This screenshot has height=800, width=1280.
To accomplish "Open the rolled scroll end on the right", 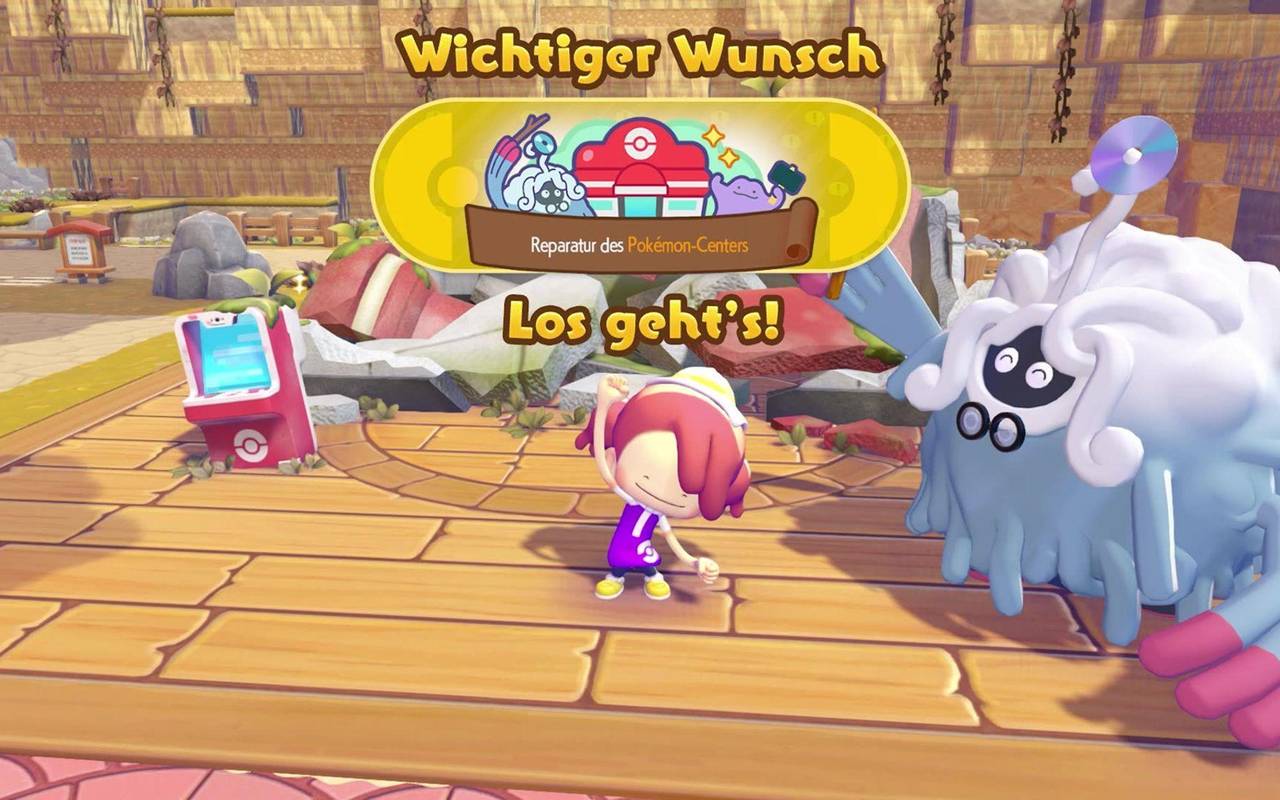I will (x=798, y=235).
